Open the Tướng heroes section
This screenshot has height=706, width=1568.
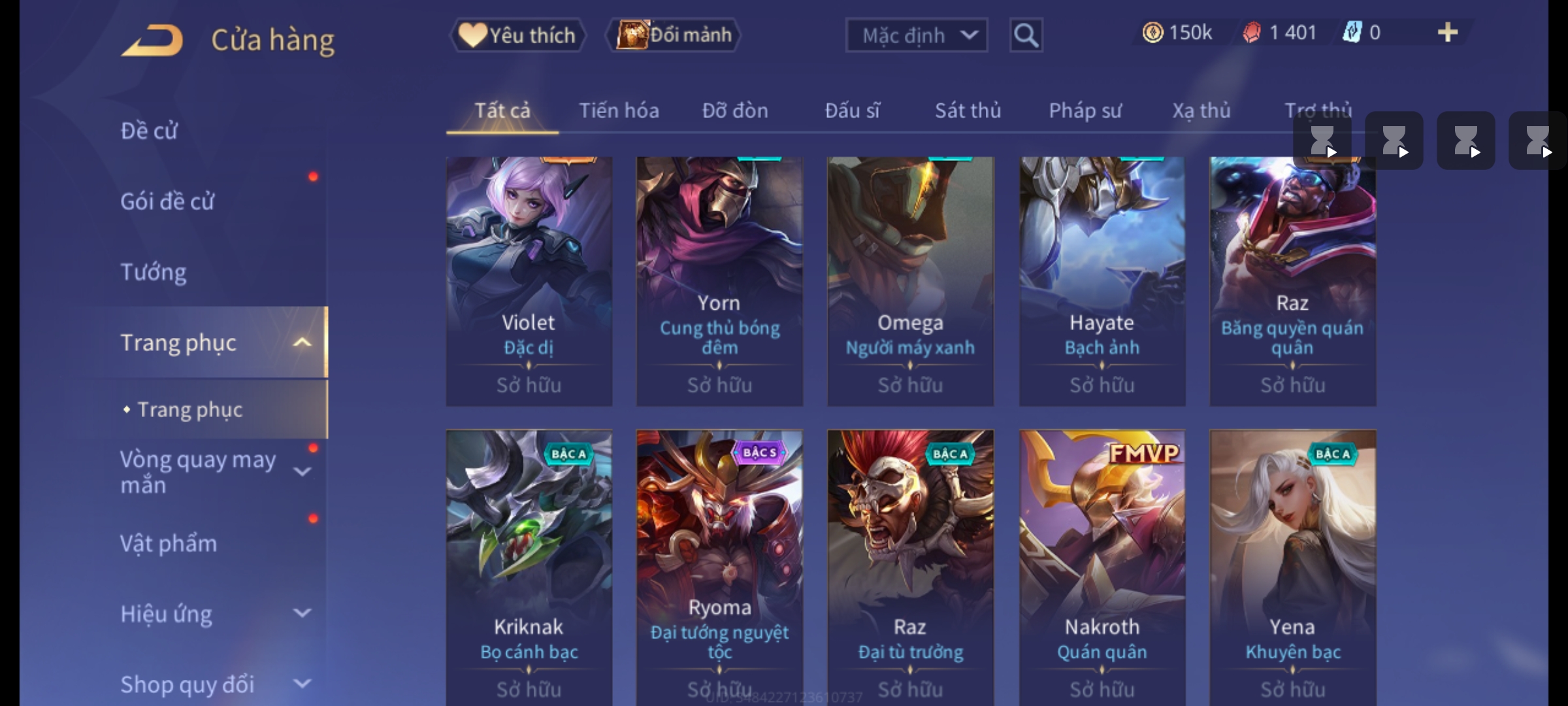(x=154, y=272)
